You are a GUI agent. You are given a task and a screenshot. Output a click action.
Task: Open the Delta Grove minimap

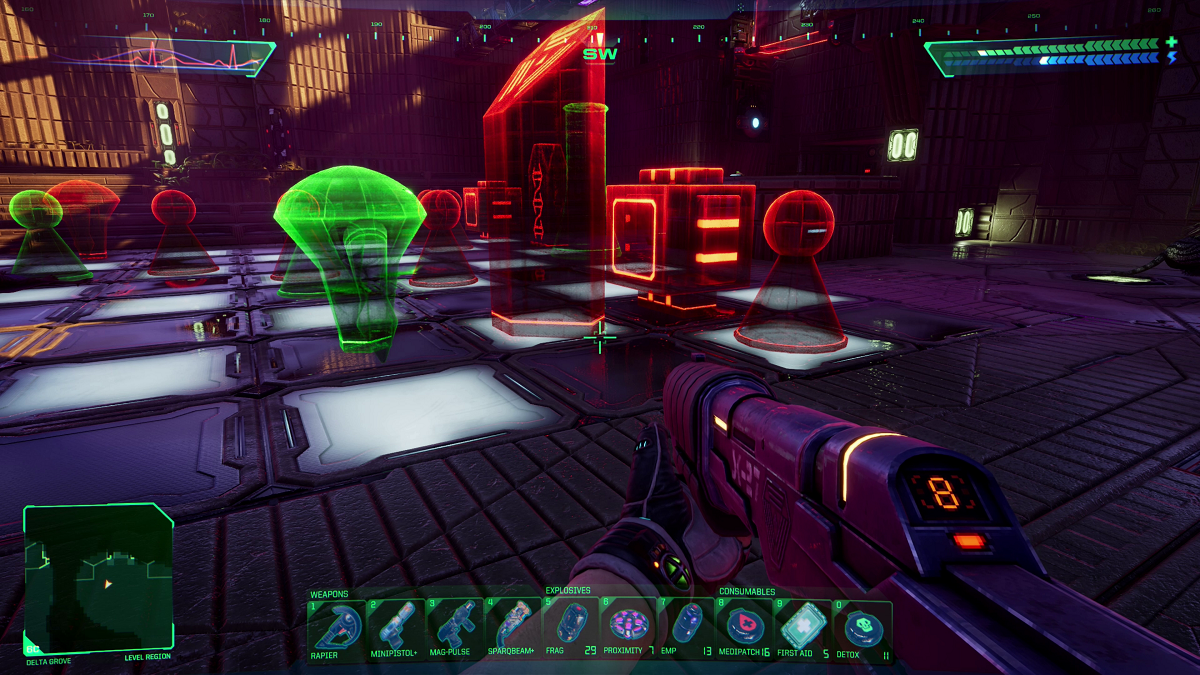coord(98,578)
